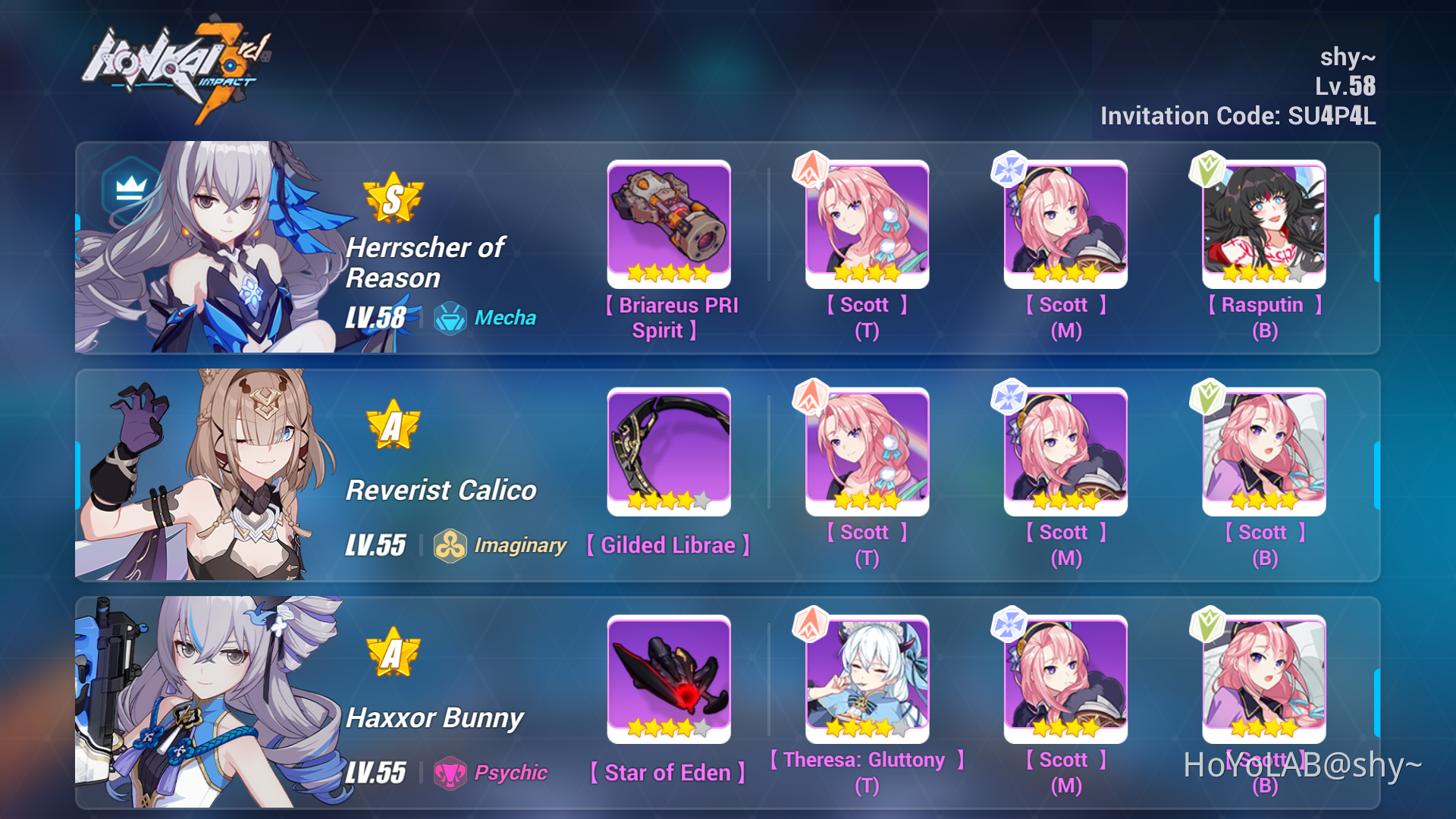Toggle the wind element badge on Rasputin (B) stigma
Screen dimensions: 1456x819
click(1209, 169)
